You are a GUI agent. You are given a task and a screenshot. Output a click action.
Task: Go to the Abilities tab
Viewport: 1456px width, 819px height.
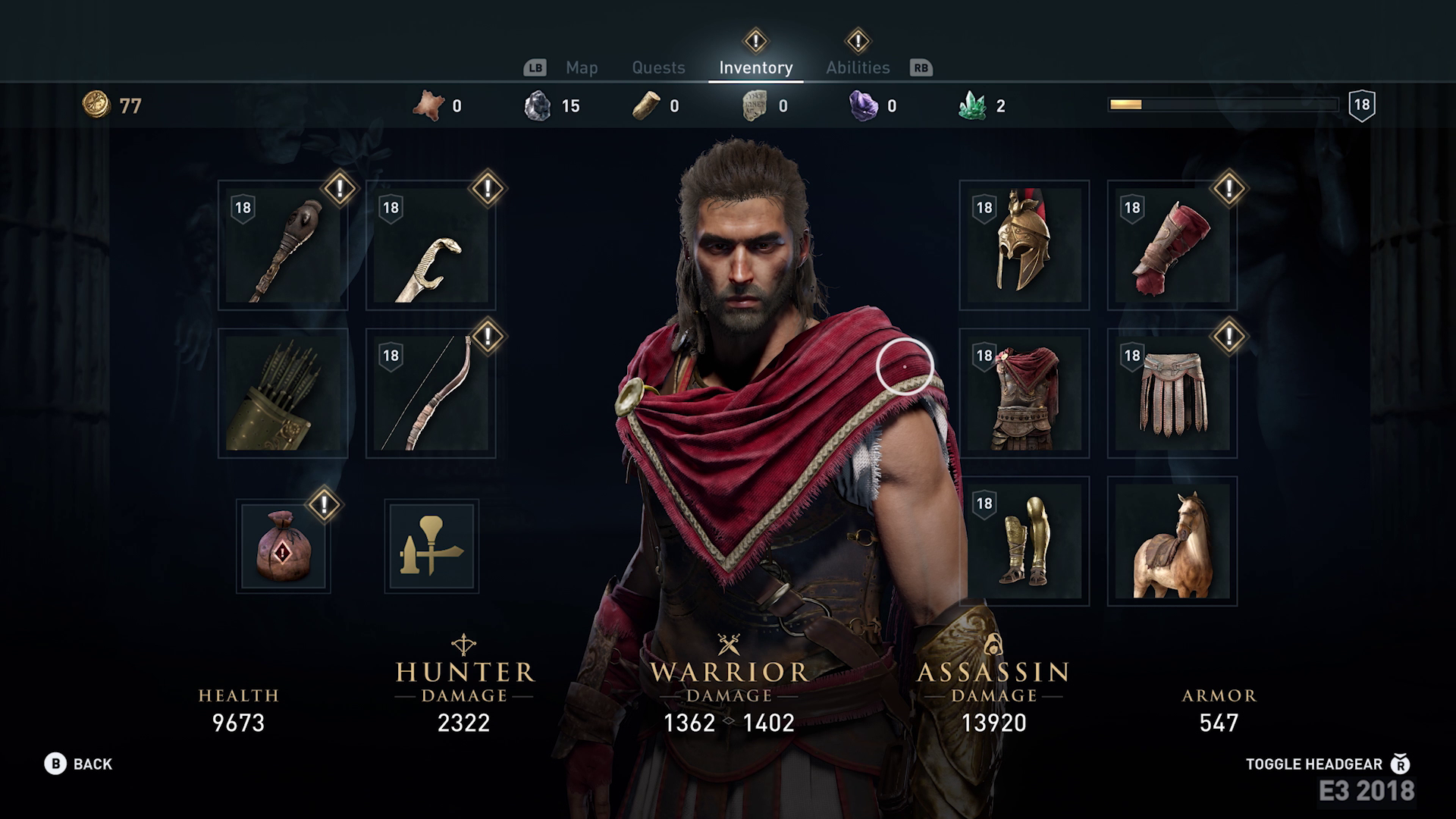point(858,67)
